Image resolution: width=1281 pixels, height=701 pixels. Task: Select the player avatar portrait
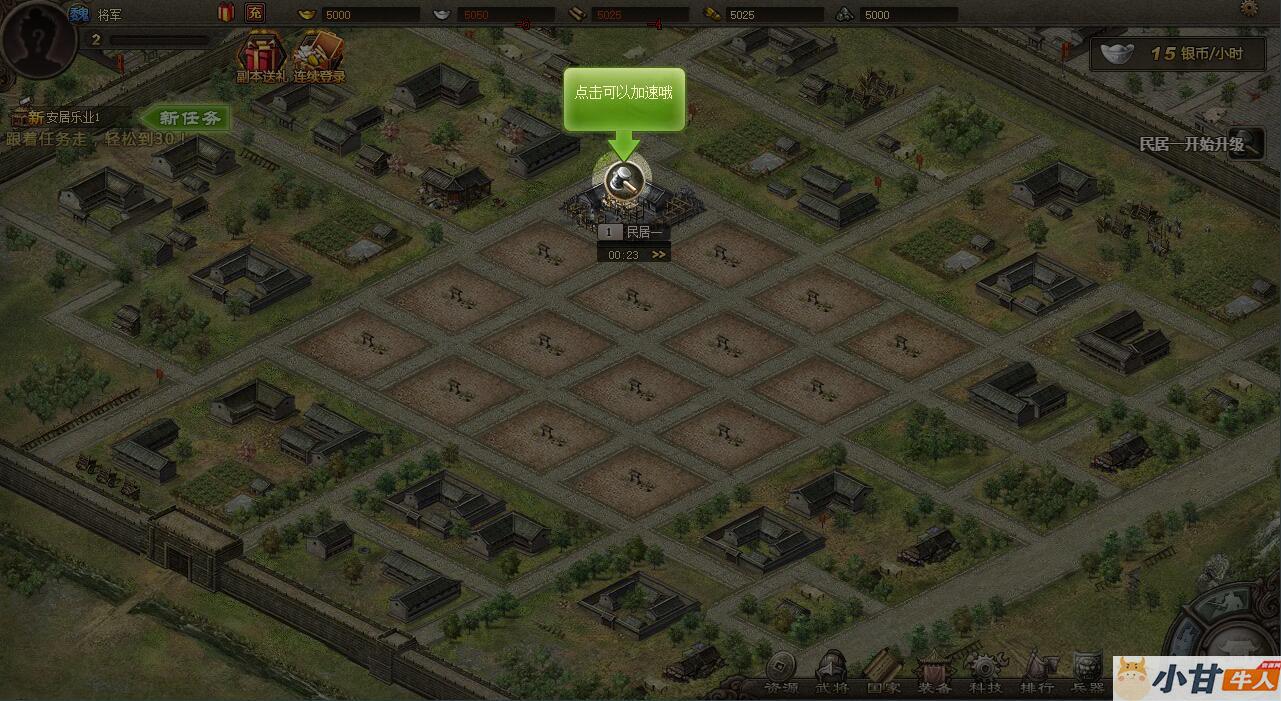pos(38,38)
